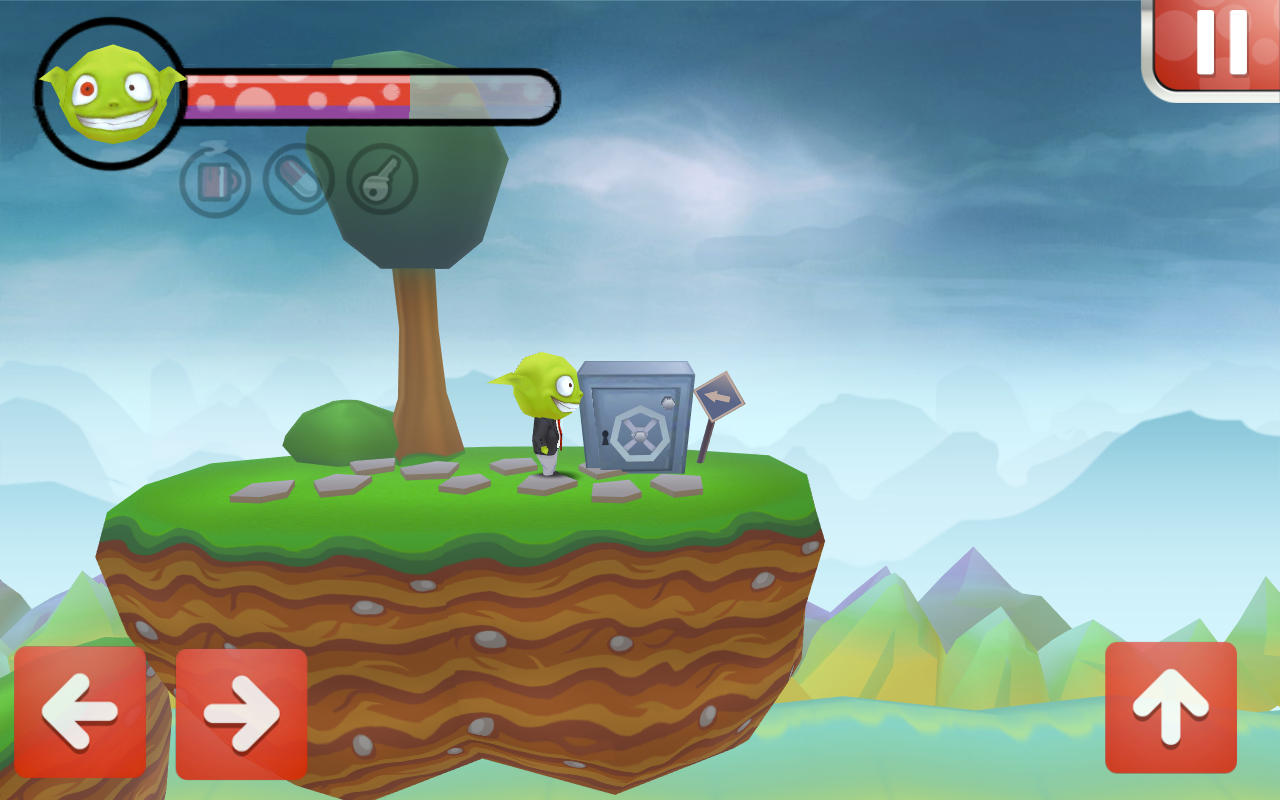Click the health bar

click(x=300, y=92)
